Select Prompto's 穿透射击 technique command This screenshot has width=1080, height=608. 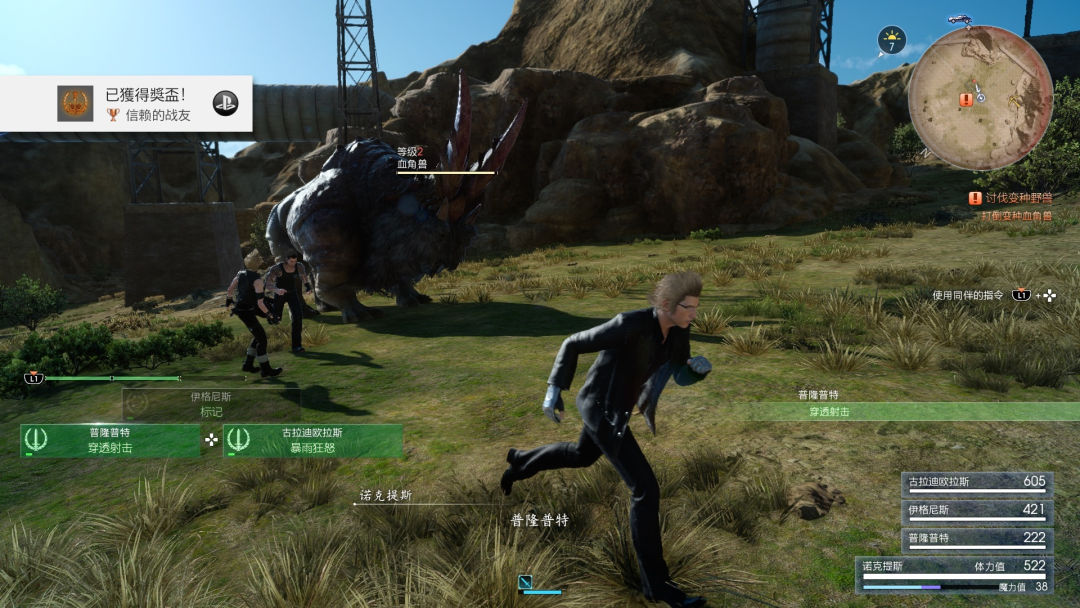[110, 441]
